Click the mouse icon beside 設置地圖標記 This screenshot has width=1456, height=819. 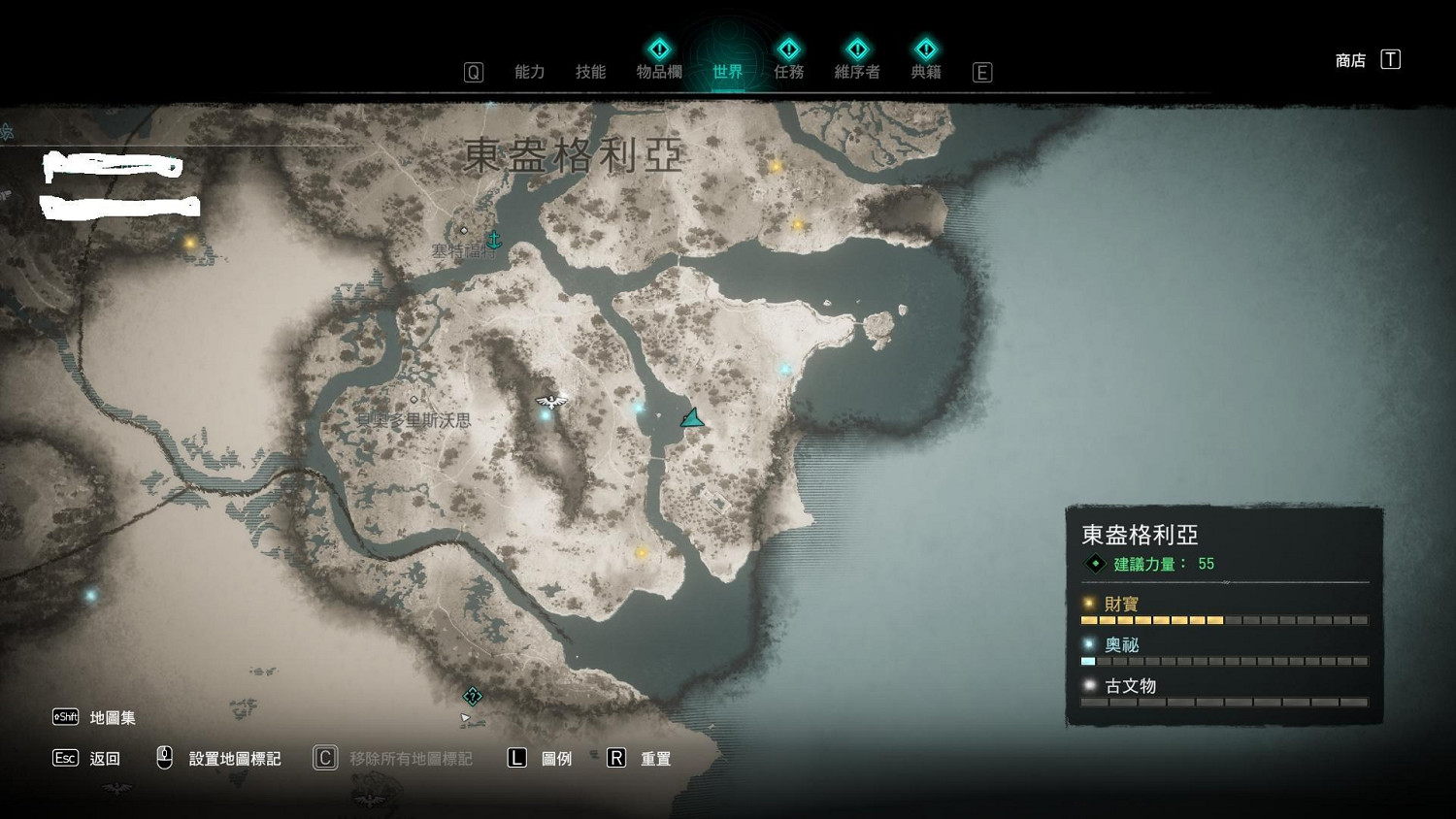(x=163, y=756)
